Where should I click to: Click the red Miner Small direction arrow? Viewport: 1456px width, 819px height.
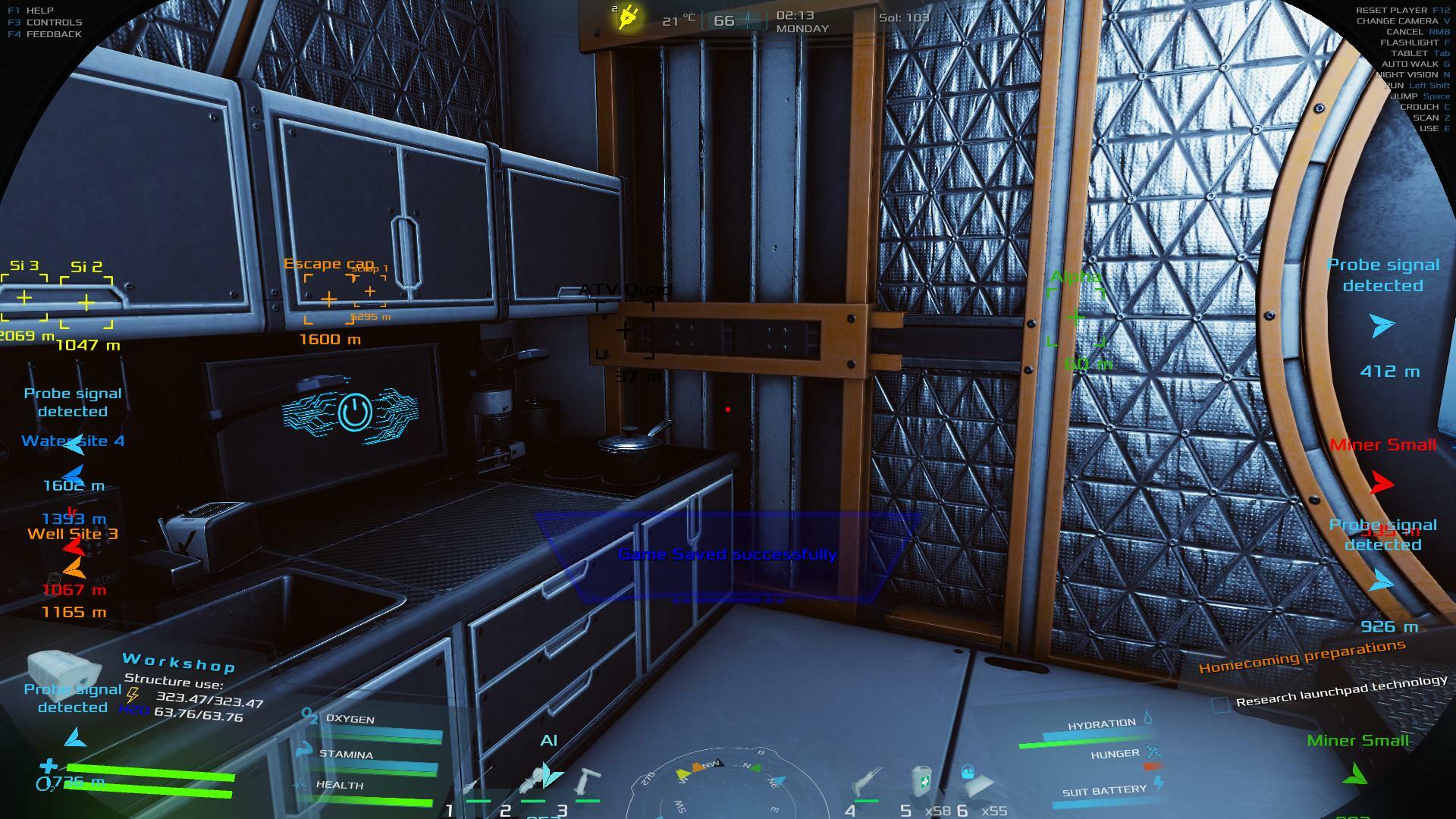click(x=1382, y=482)
